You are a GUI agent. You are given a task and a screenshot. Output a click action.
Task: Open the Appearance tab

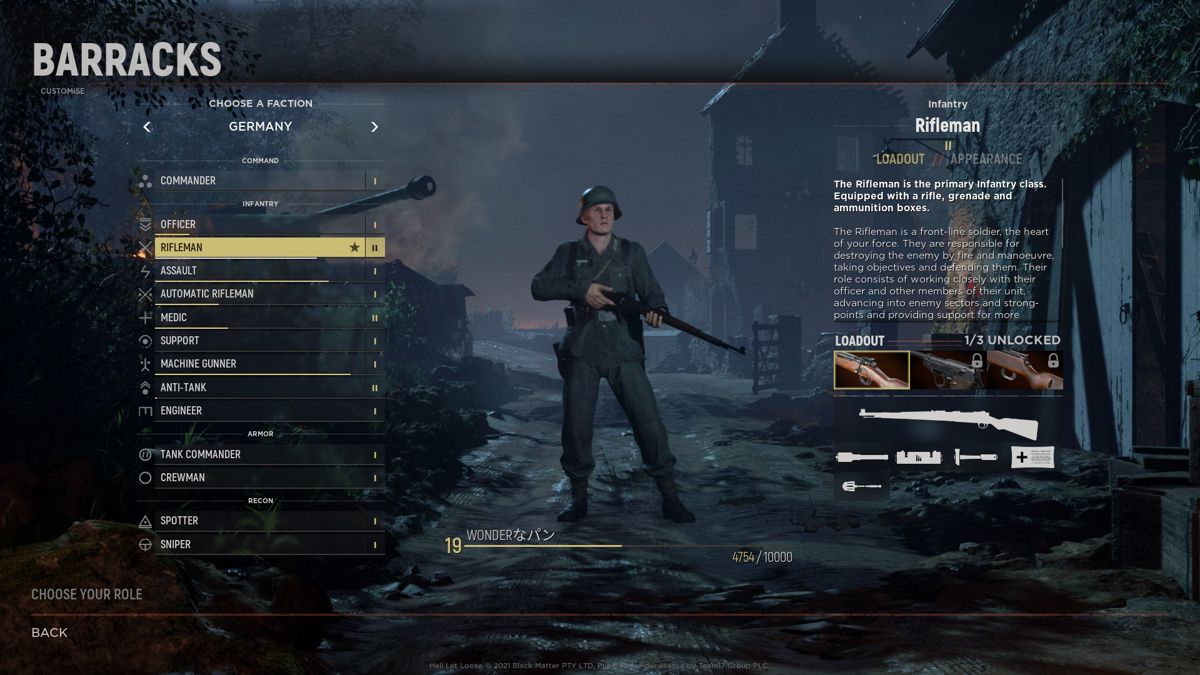[986, 159]
